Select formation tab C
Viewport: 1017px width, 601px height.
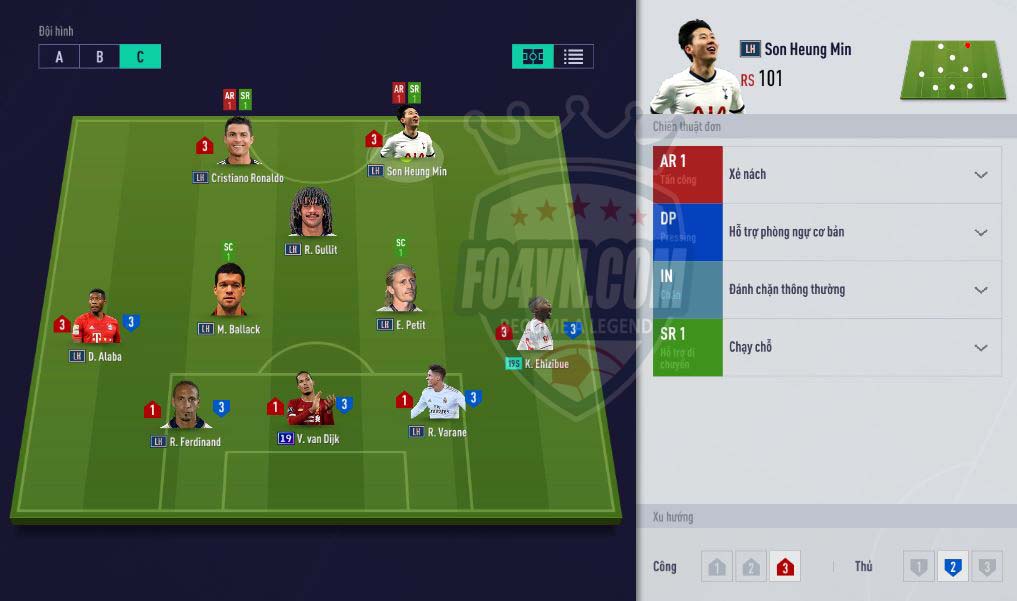(140, 57)
